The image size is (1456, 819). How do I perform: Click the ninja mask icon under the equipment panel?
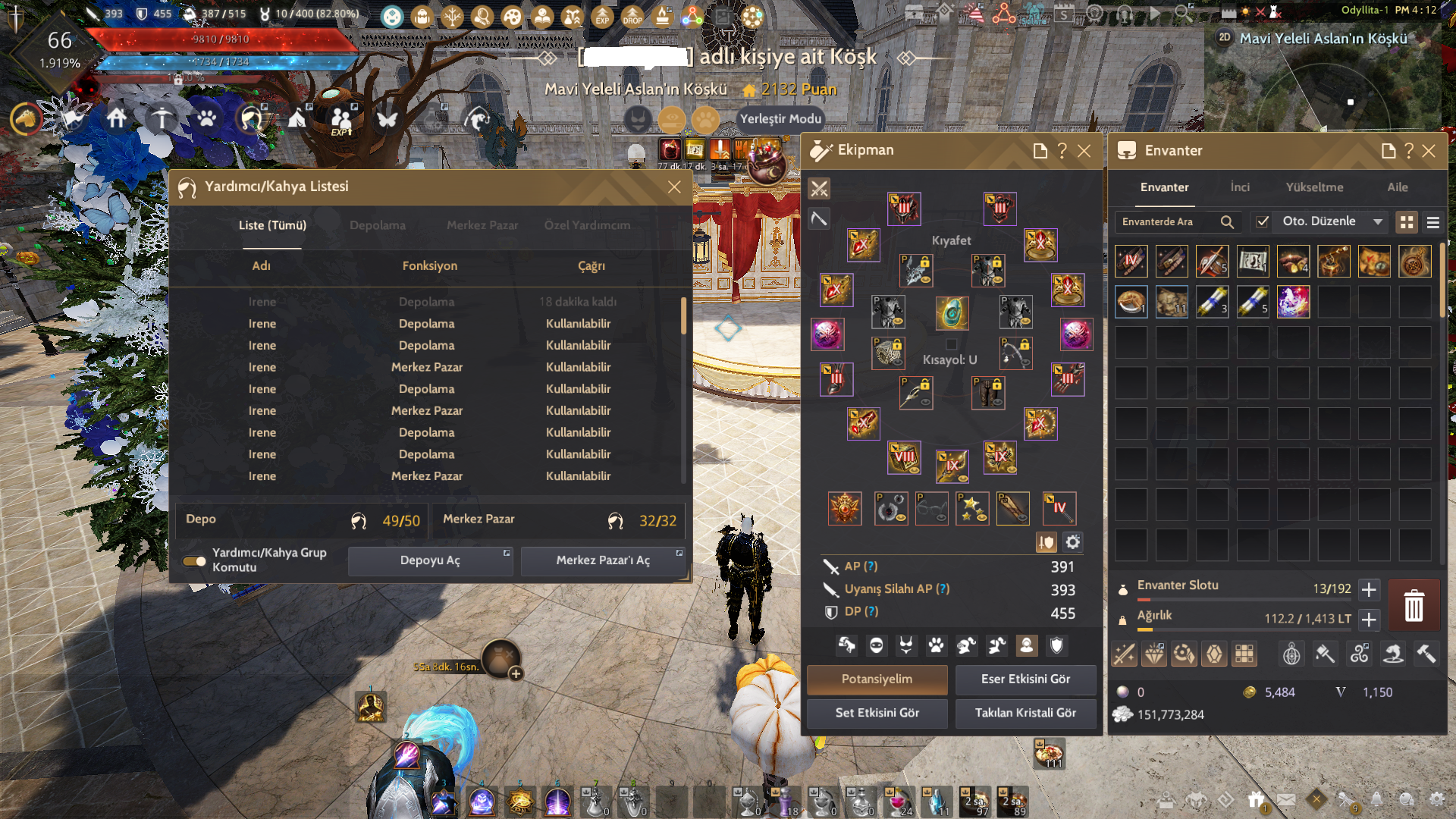click(x=876, y=645)
